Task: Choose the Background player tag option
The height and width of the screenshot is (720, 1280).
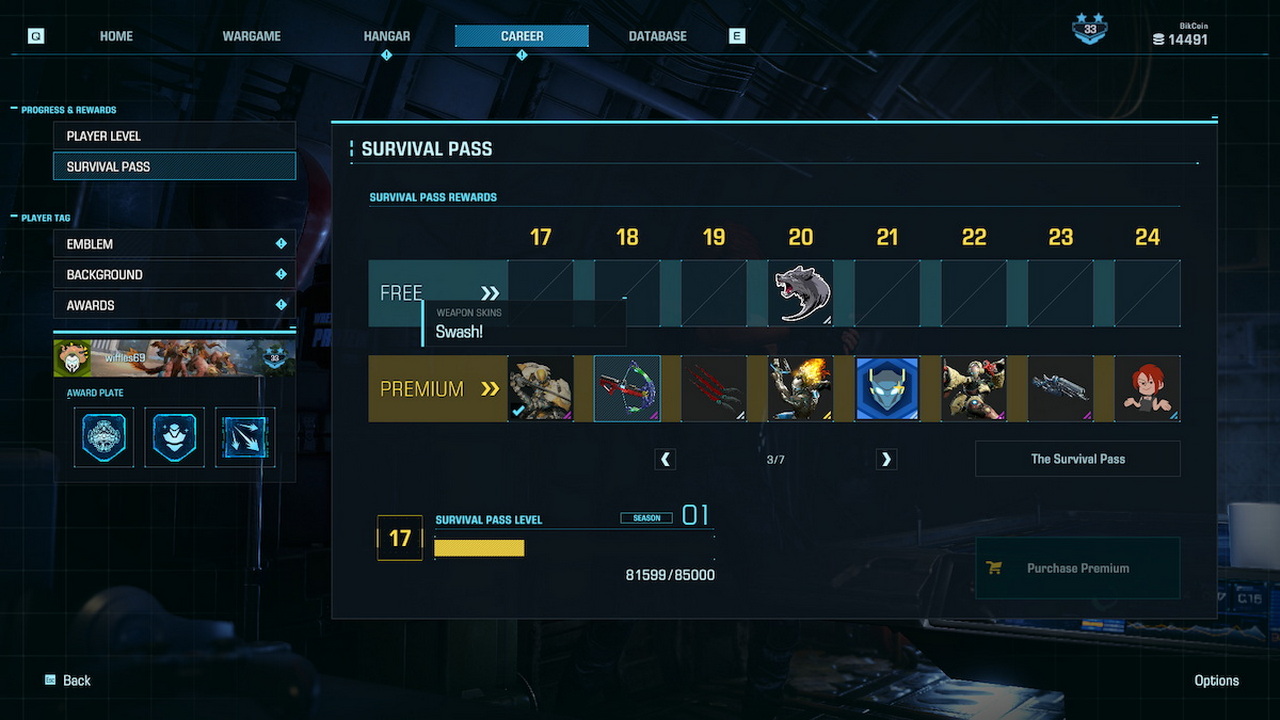Action: point(174,274)
